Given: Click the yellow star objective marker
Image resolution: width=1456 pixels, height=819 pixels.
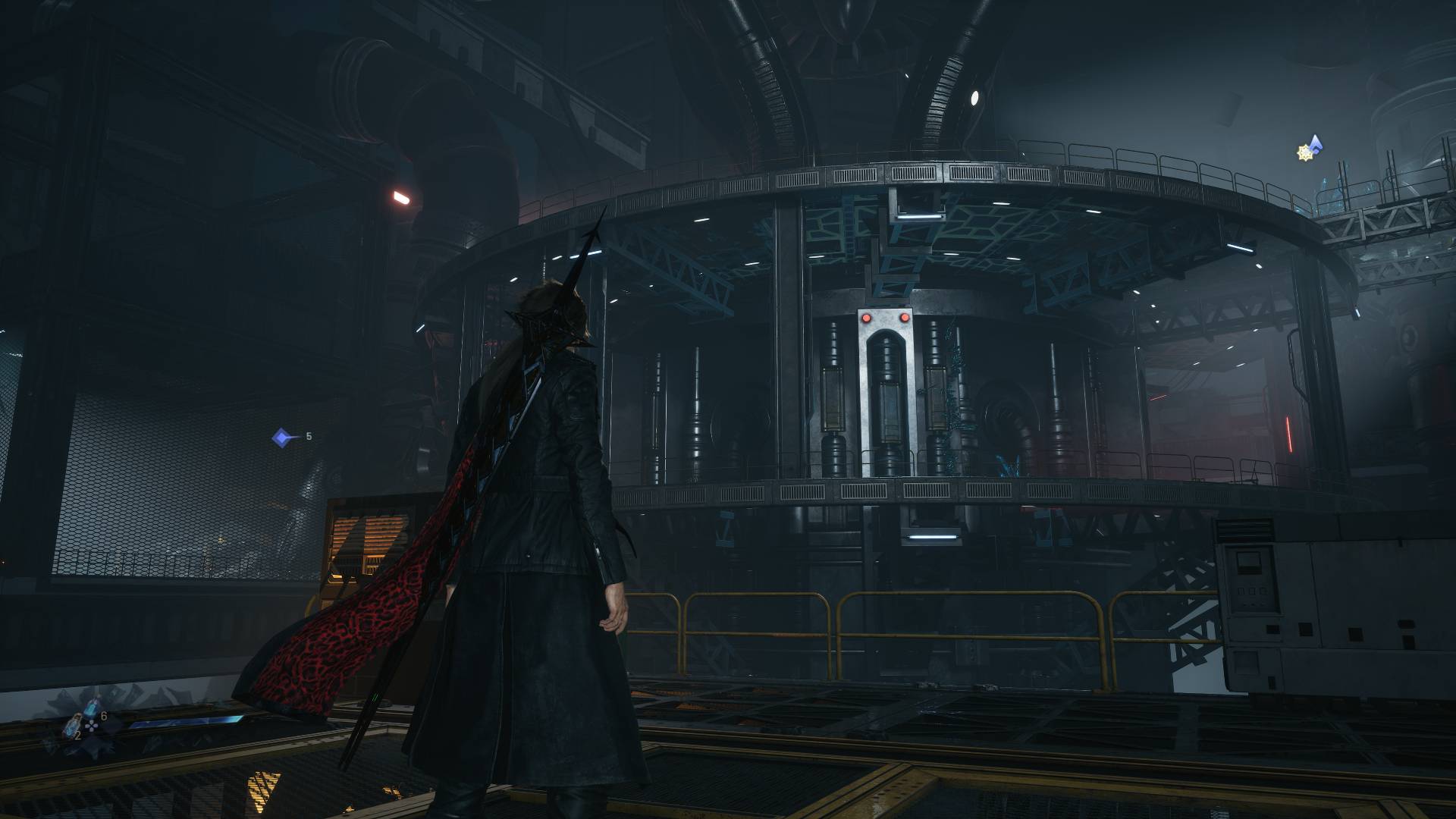Looking at the screenshot, I should [x=1305, y=153].
